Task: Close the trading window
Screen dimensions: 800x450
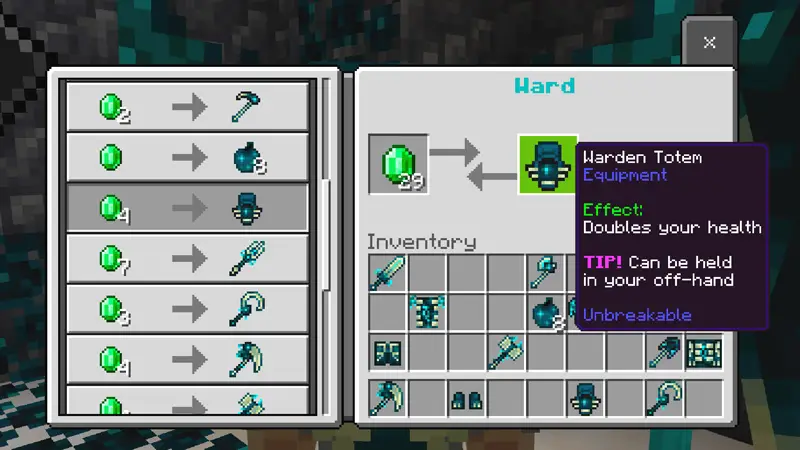Action: tap(709, 42)
